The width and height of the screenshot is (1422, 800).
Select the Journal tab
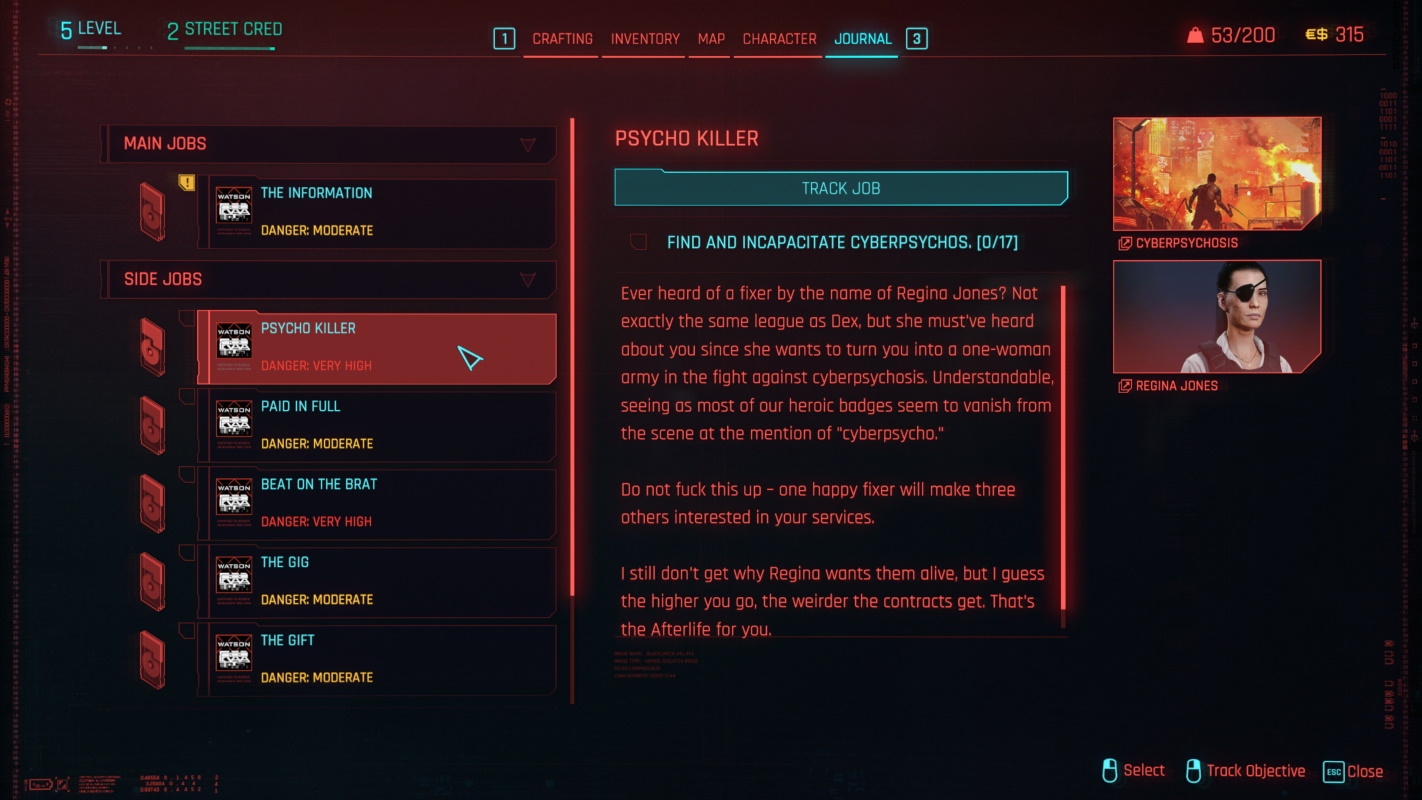[x=862, y=39]
